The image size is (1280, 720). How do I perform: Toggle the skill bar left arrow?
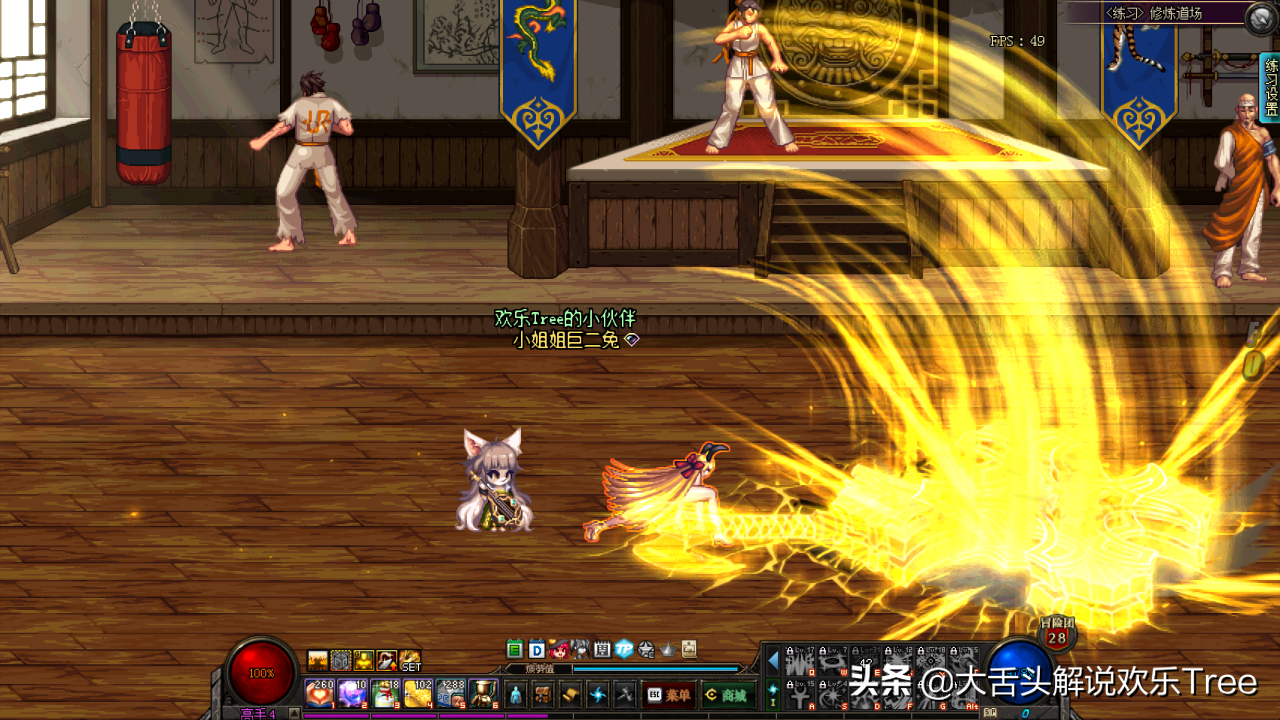pyautogui.click(x=772, y=660)
